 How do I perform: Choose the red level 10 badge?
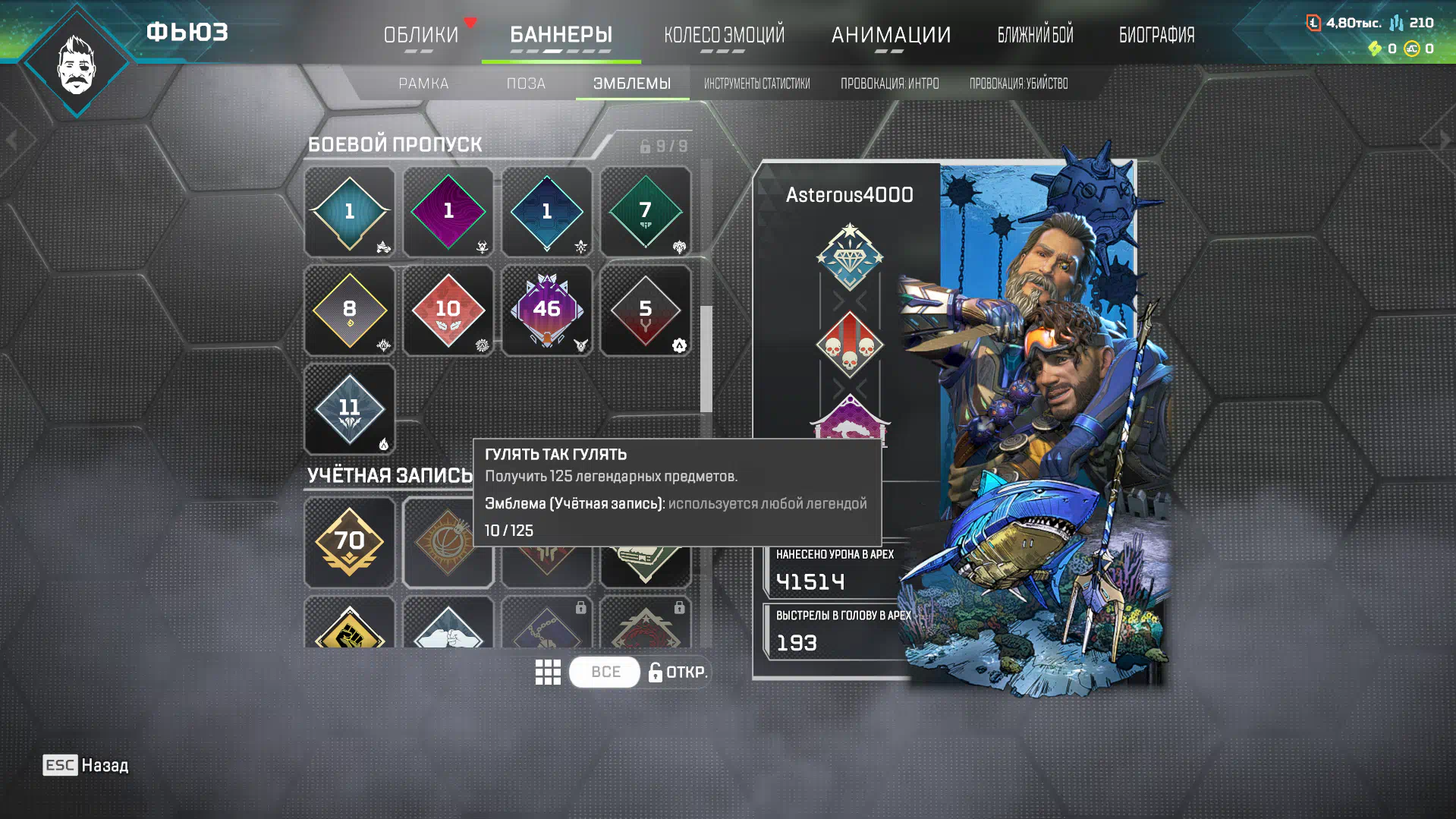(448, 310)
